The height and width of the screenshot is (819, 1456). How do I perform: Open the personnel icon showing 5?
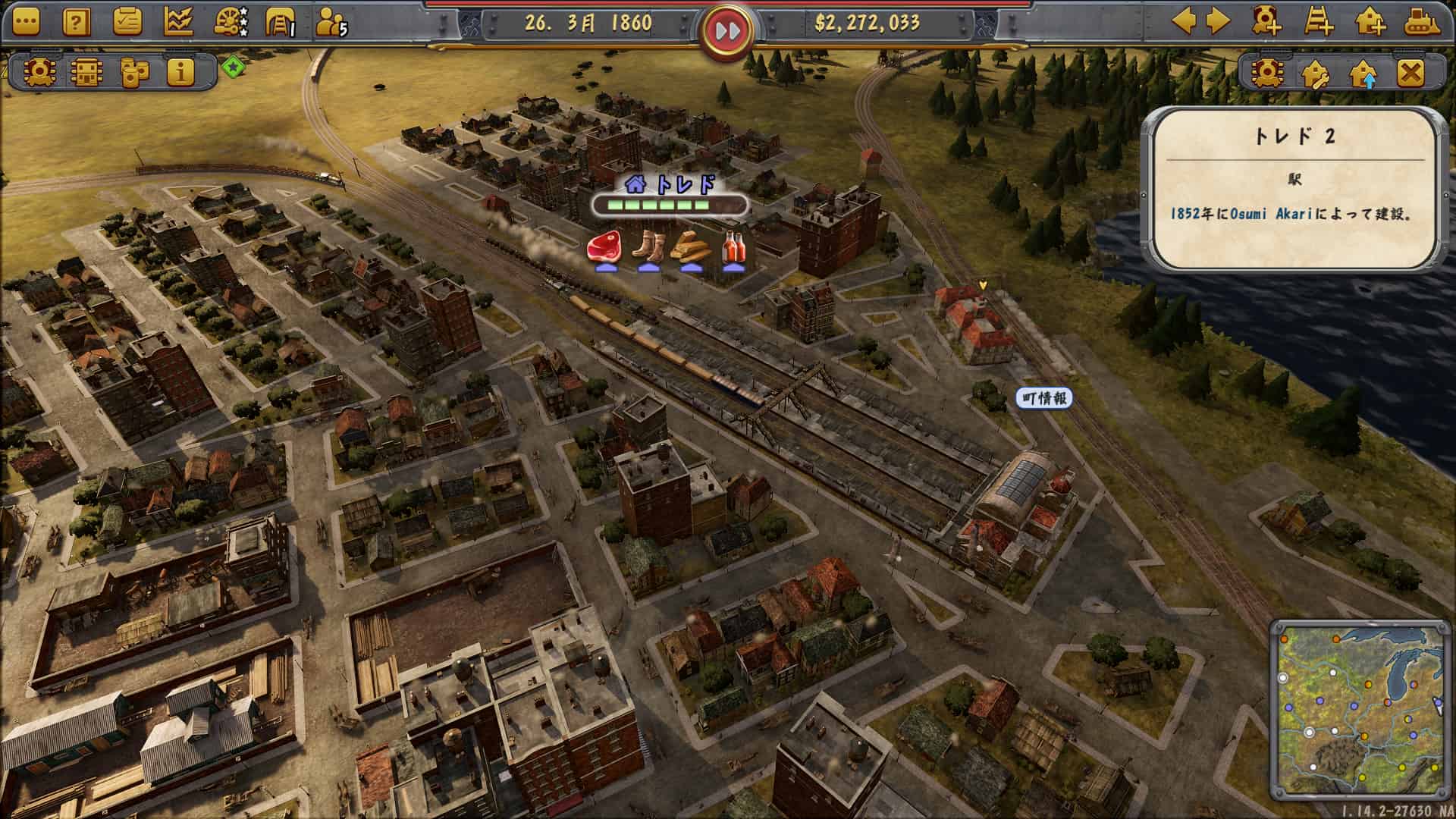point(331,23)
